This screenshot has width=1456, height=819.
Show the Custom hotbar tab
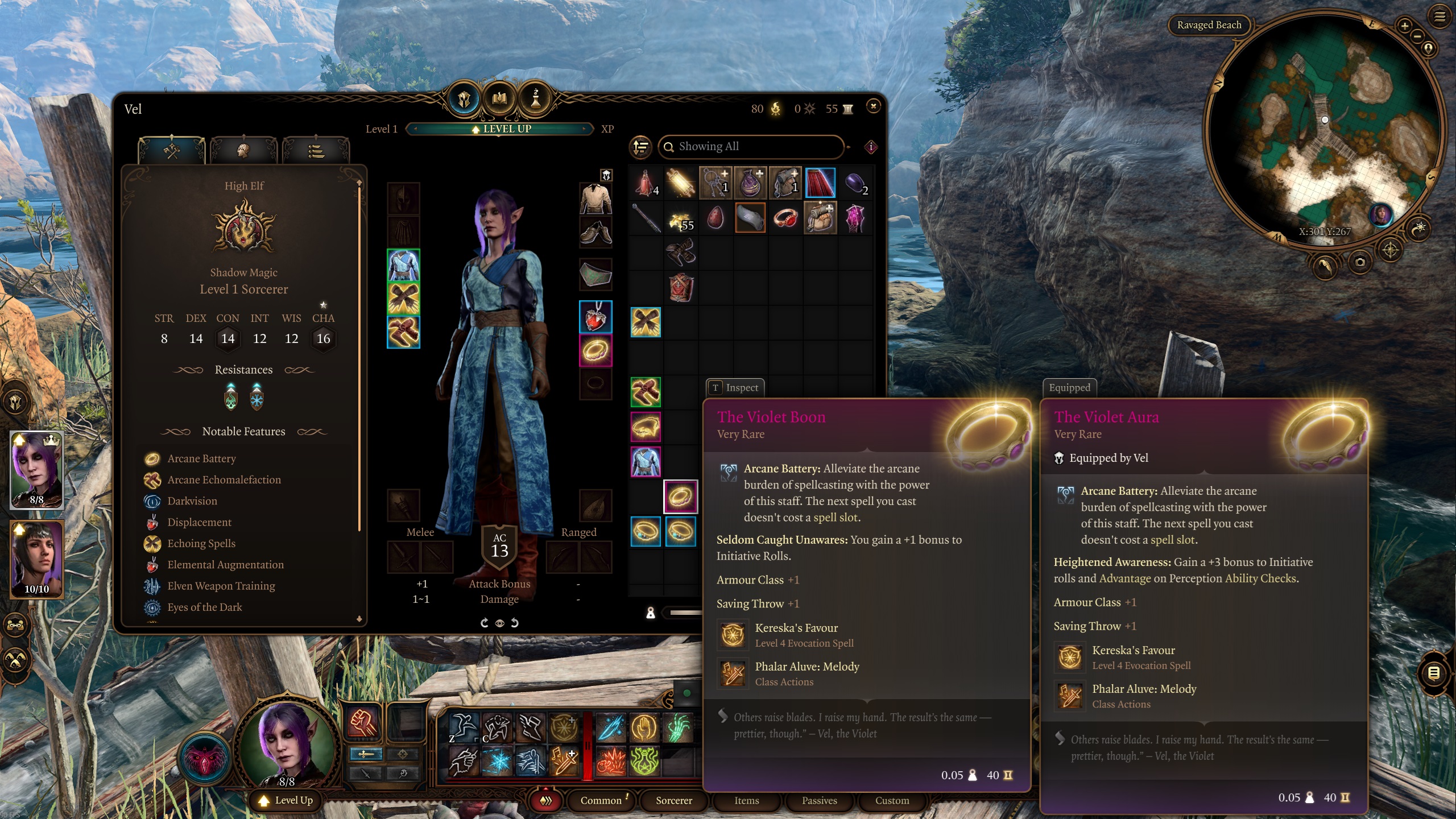892,800
